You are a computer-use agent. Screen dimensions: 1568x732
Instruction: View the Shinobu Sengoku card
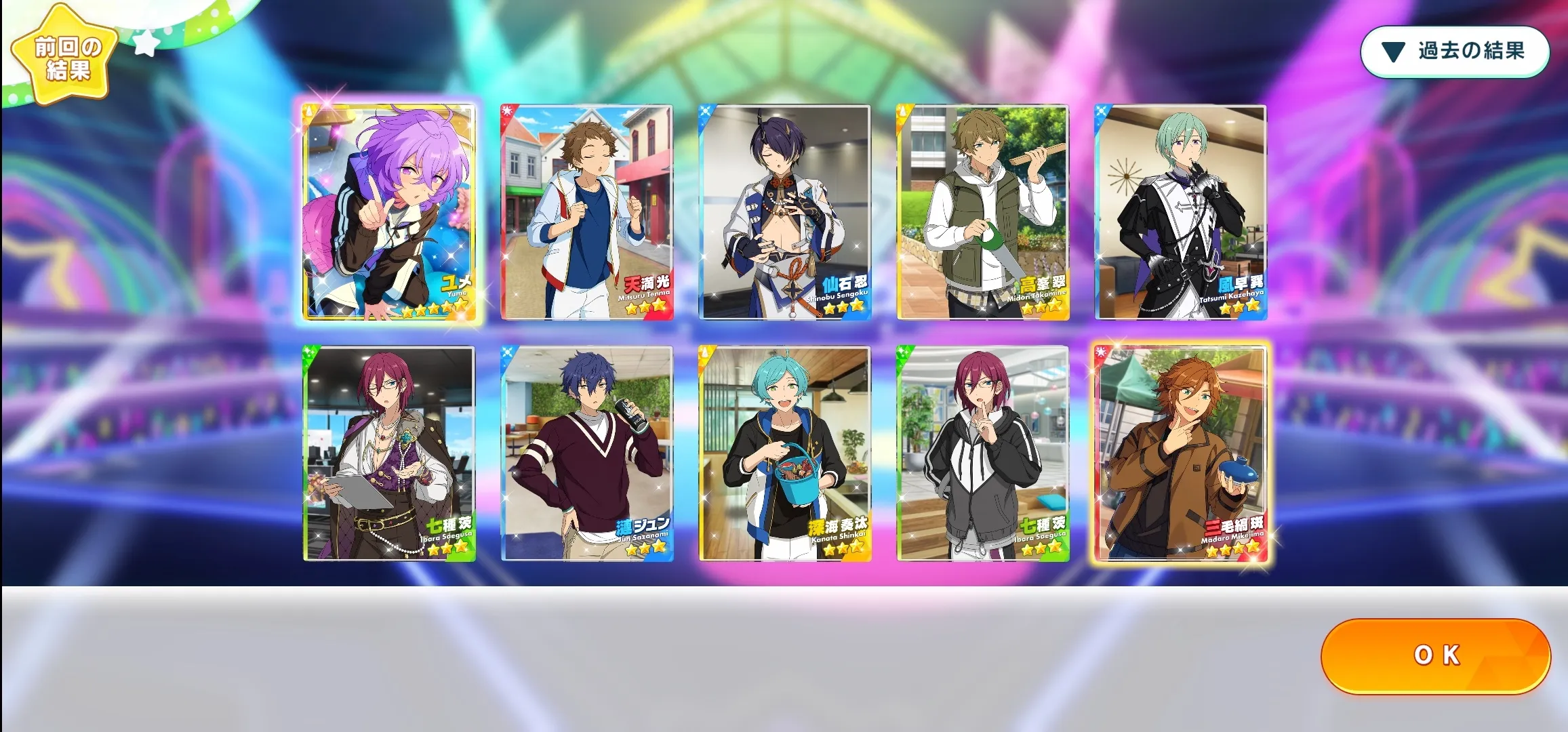[784, 212]
